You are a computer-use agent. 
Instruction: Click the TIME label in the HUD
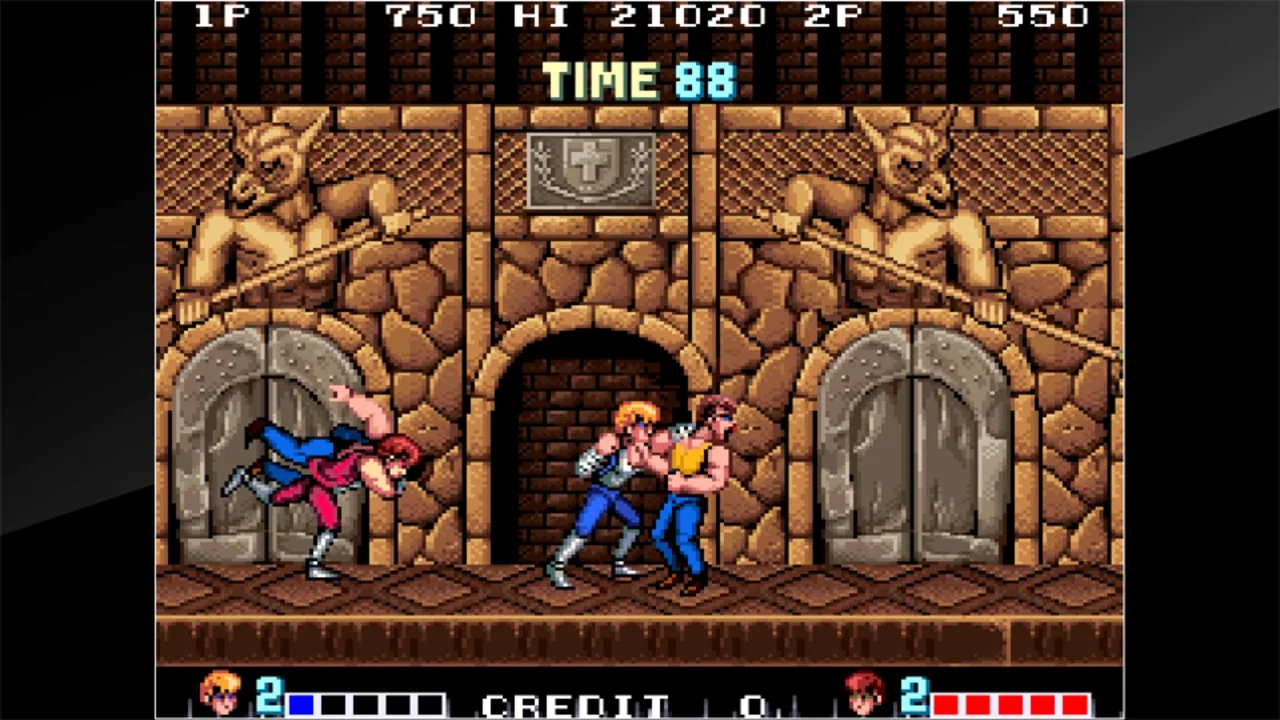(600, 80)
